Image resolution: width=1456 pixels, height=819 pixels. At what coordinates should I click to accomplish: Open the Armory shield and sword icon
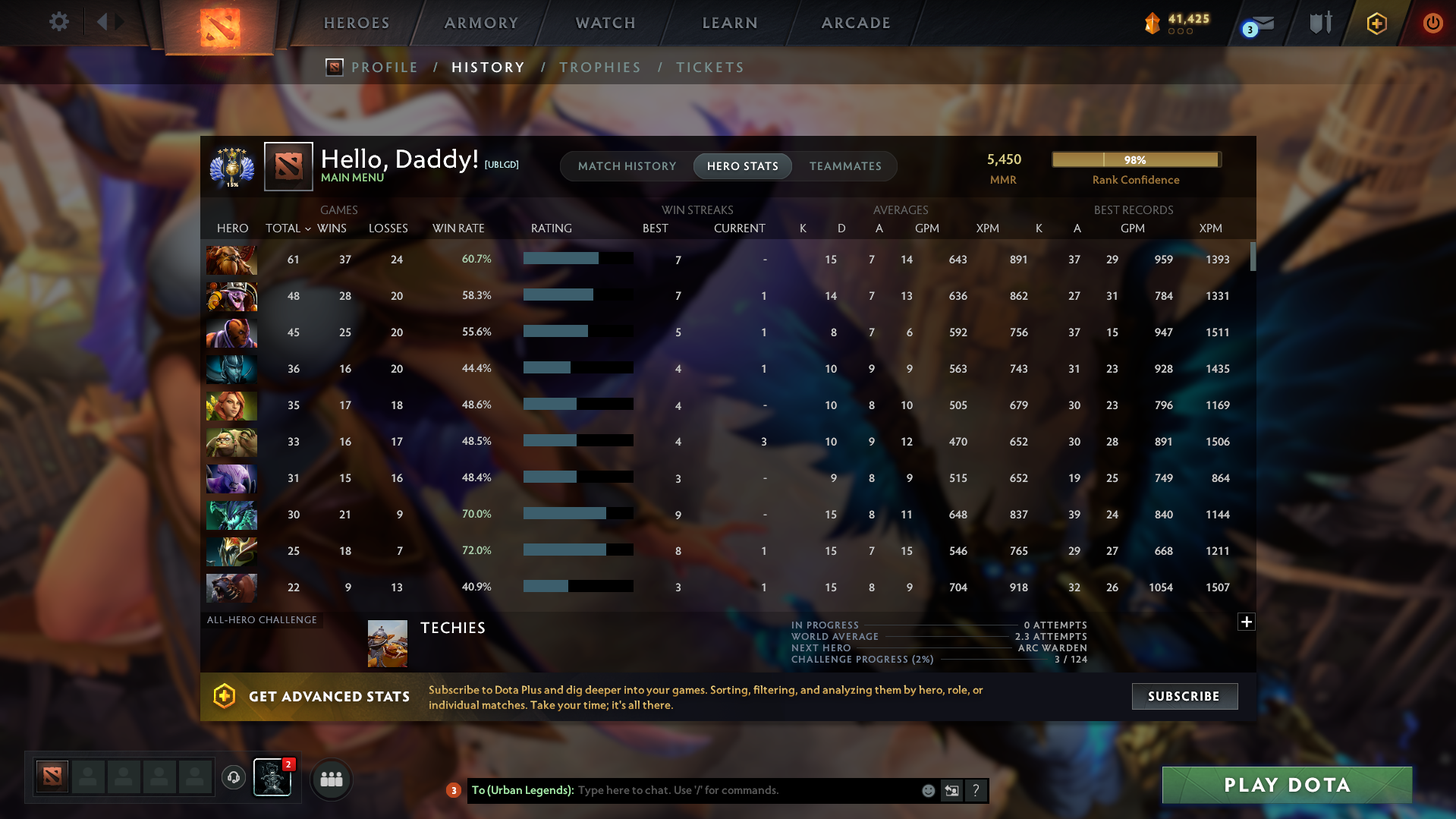click(x=1320, y=23)
